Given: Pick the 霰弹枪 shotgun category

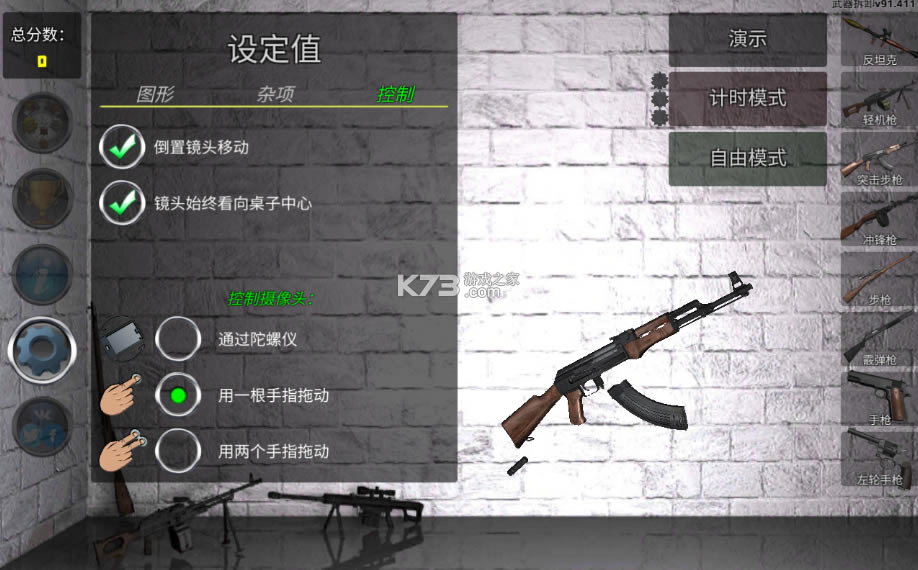Looking at the screenshot, I should pyautogui.click(x=879, y=340).
